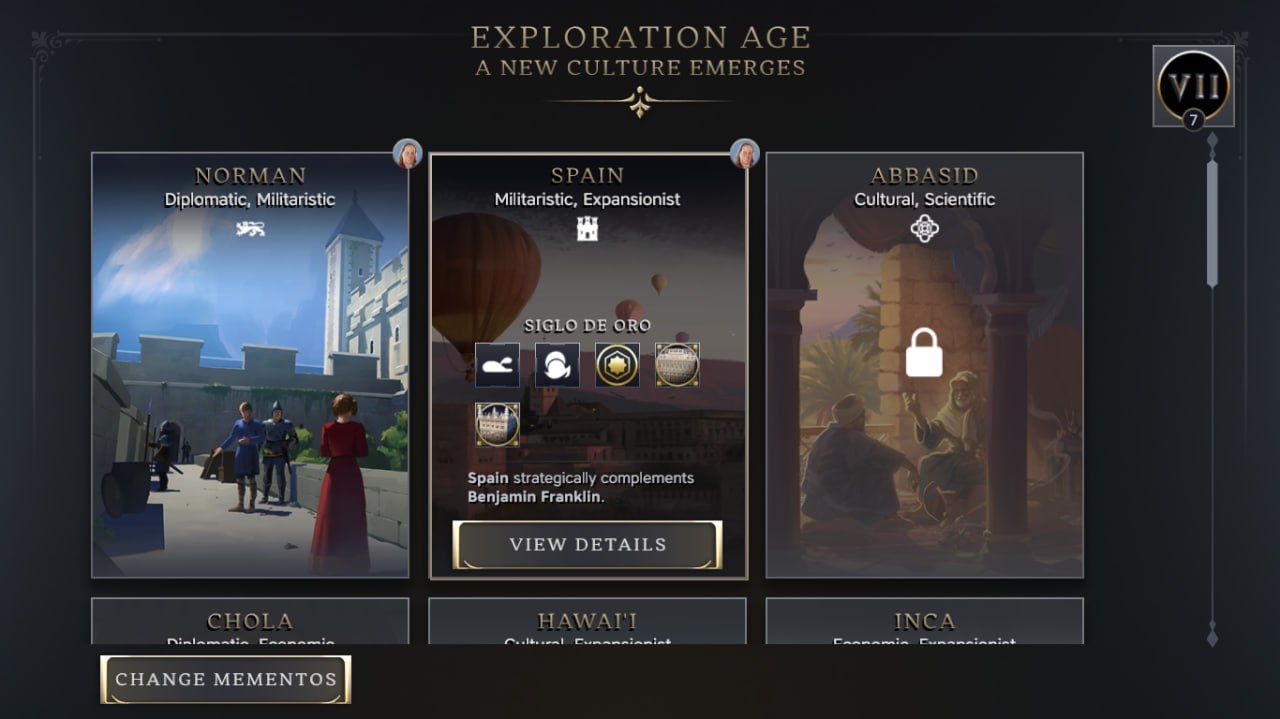The image size is (1280, 719).
Task: Click the Change Mementos button
Action: [x=226, y=680]
